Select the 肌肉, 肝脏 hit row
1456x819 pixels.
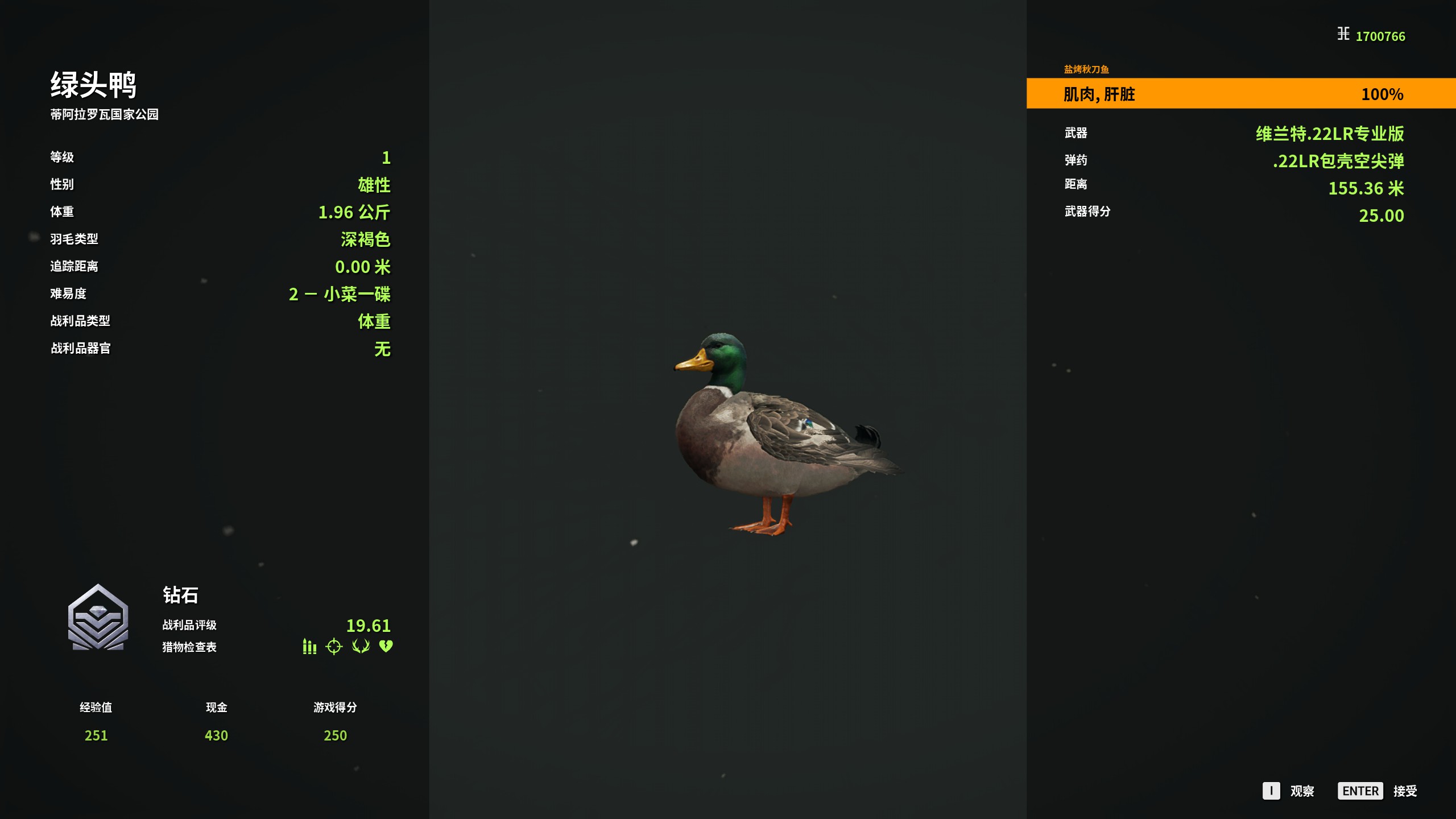click(x=1240, y=94)
